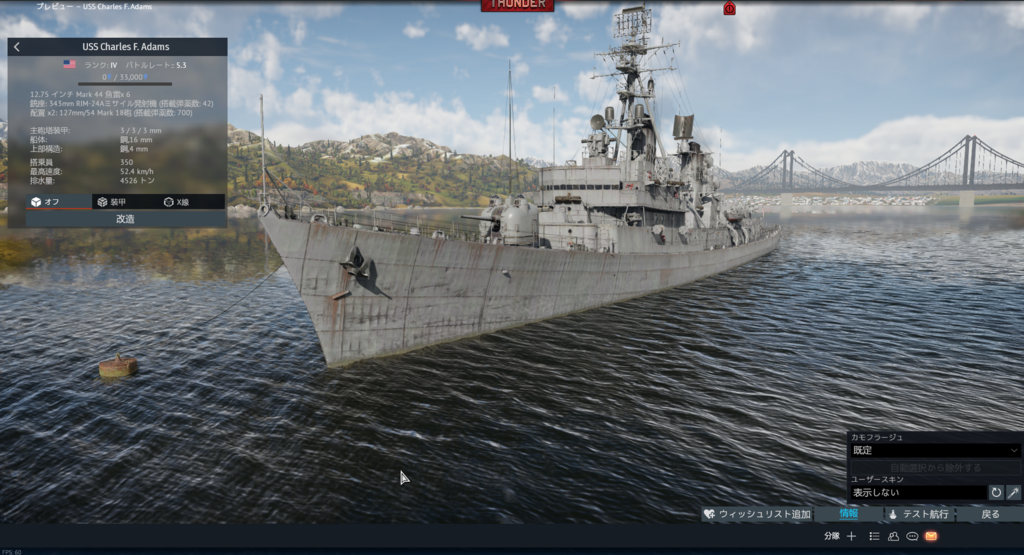Select the オフ view mode tab
This screenshot has height=555, width=1024.
pyautogui.click(x=45, y=202)
